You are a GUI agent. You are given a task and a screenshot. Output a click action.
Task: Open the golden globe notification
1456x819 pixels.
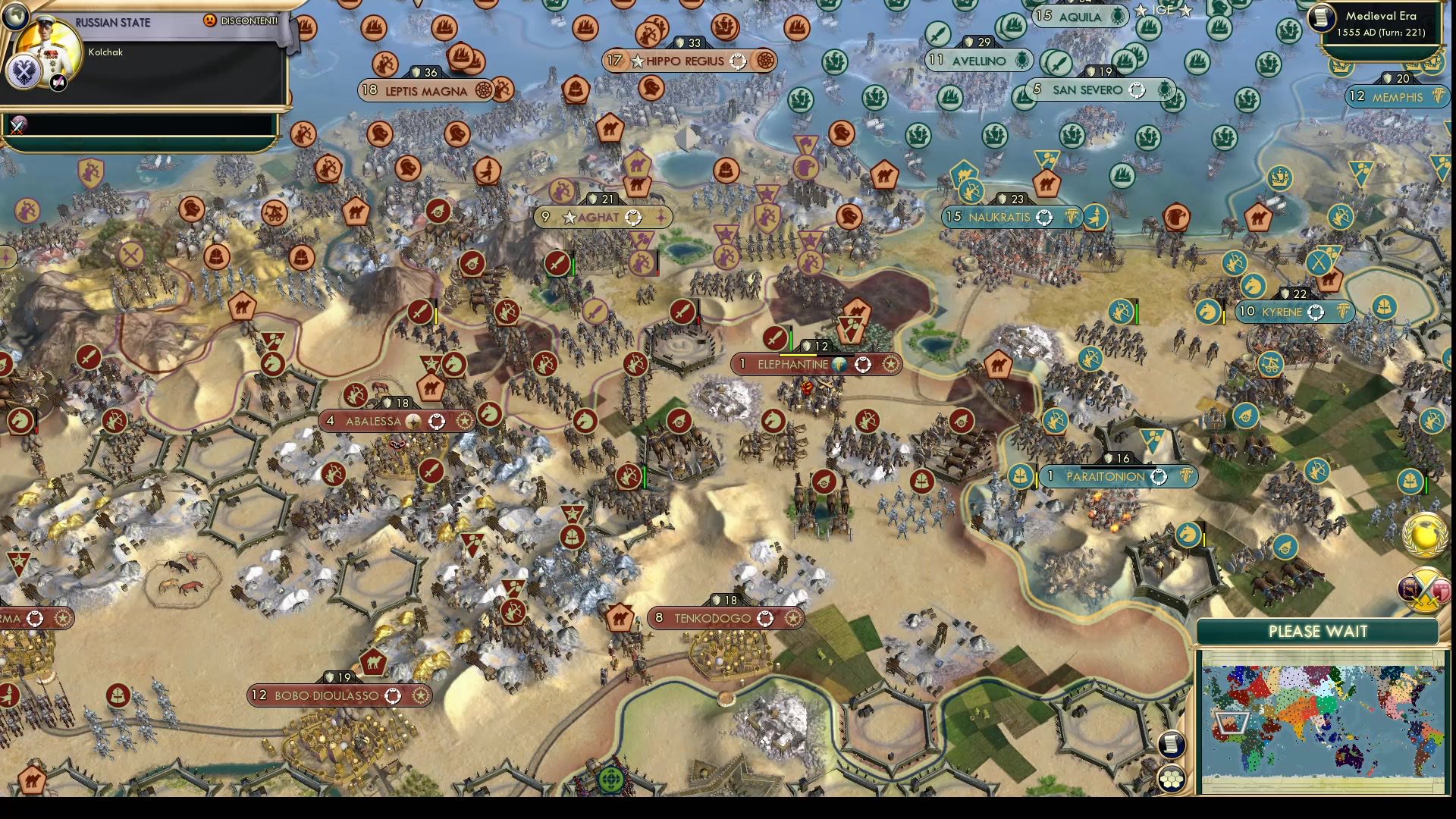pos(1424,535)
